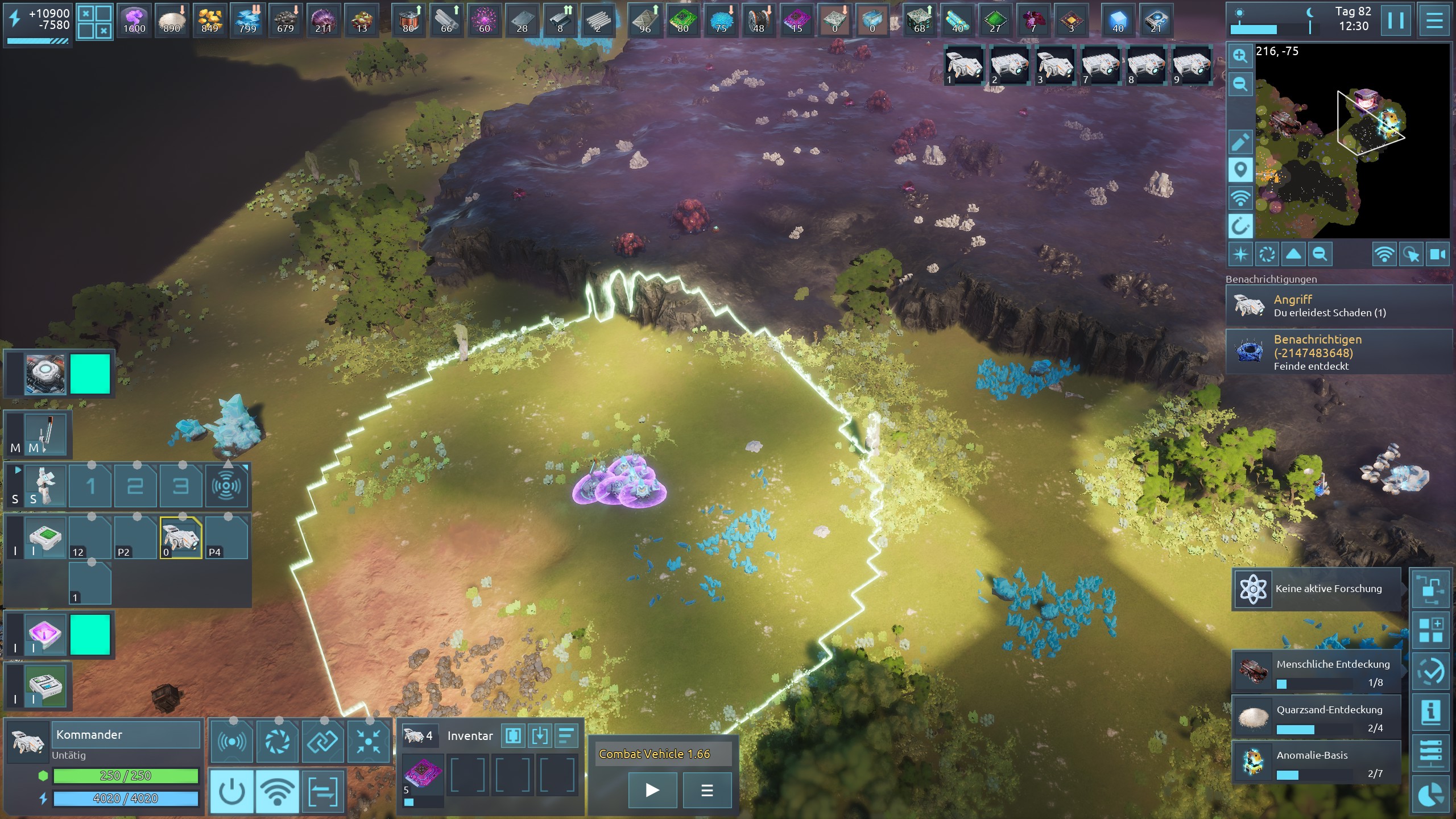Image resolution: width=1456 pixels, height=819 pixels.
Task: Click the Kommander unit name field
Action: pos(126,735)
